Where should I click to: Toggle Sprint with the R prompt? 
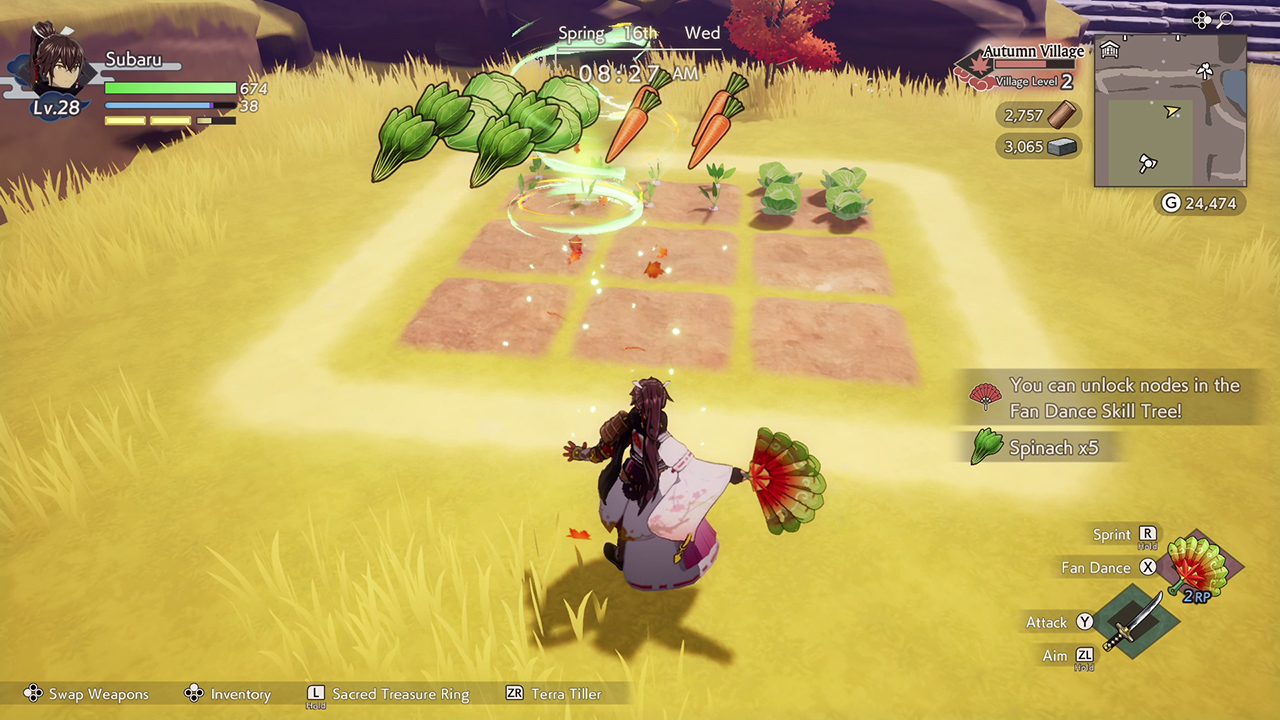(1146, 534)
